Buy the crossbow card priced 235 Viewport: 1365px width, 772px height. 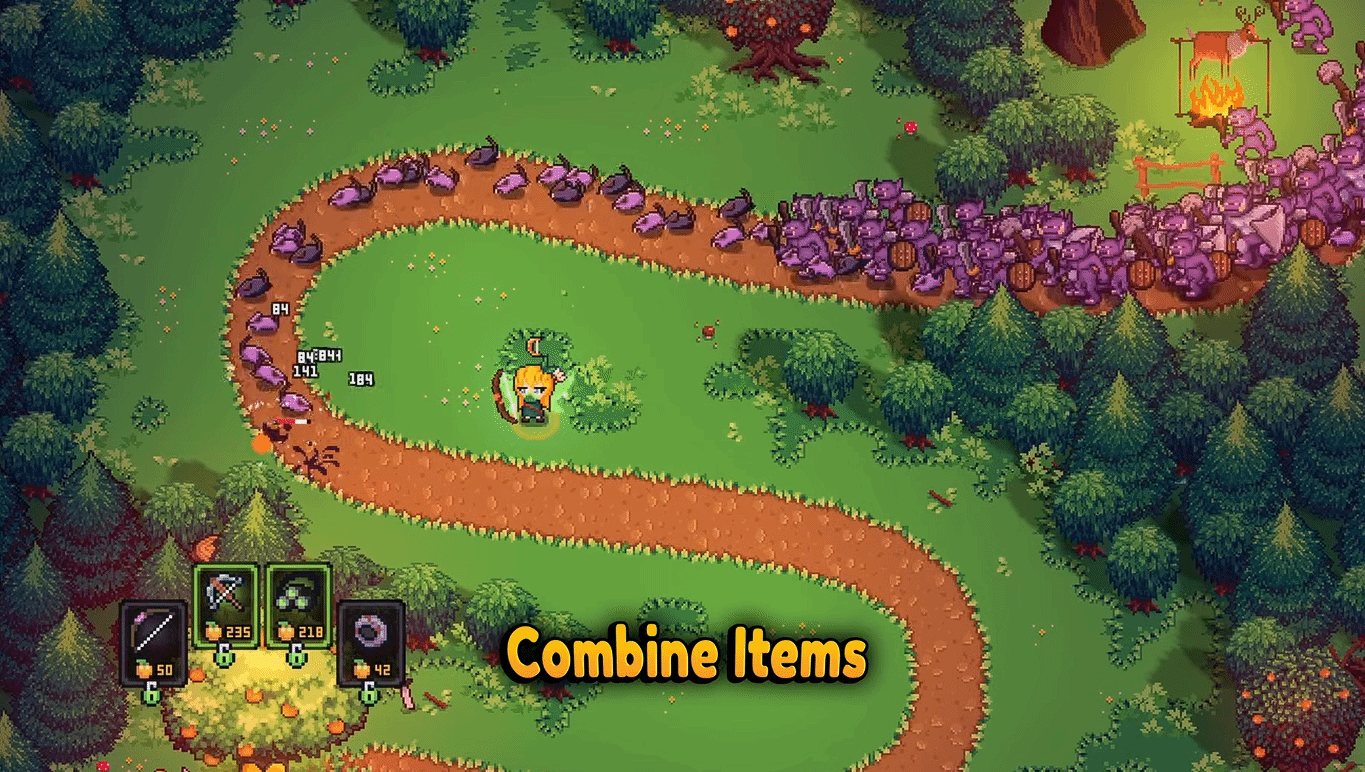click(x=226, y=604)
